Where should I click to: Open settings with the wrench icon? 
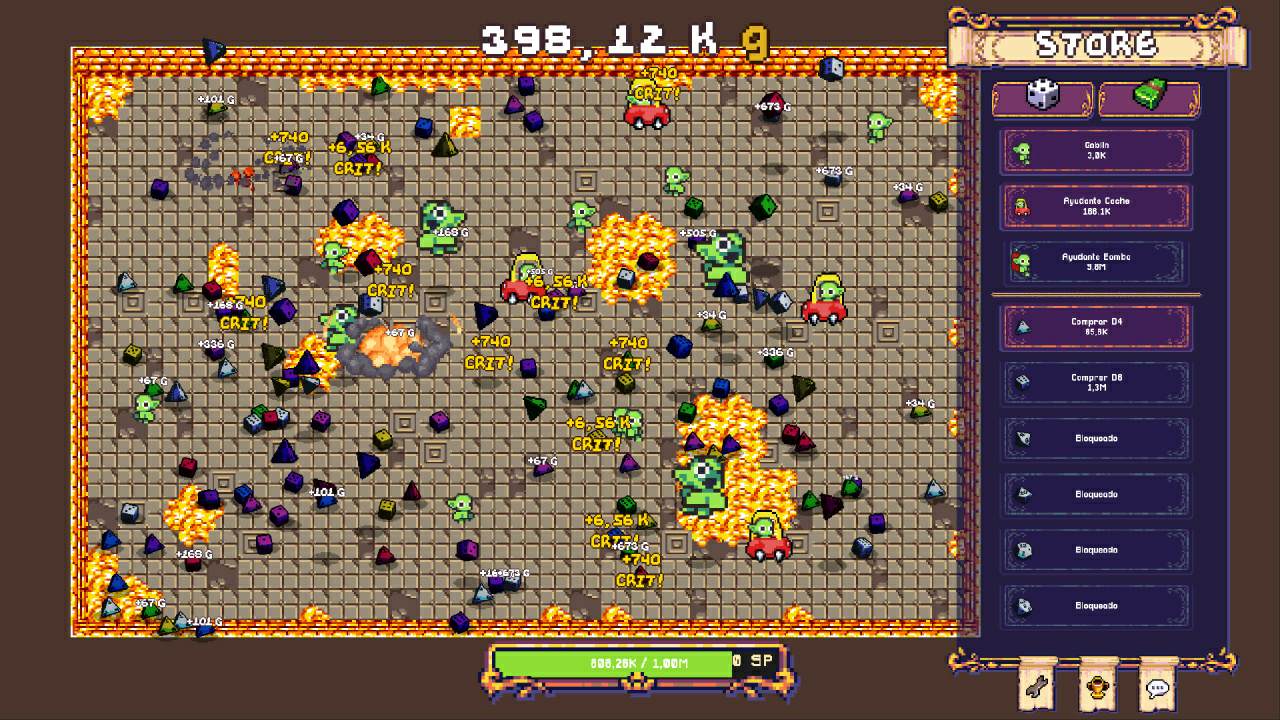click(1037, 687)
